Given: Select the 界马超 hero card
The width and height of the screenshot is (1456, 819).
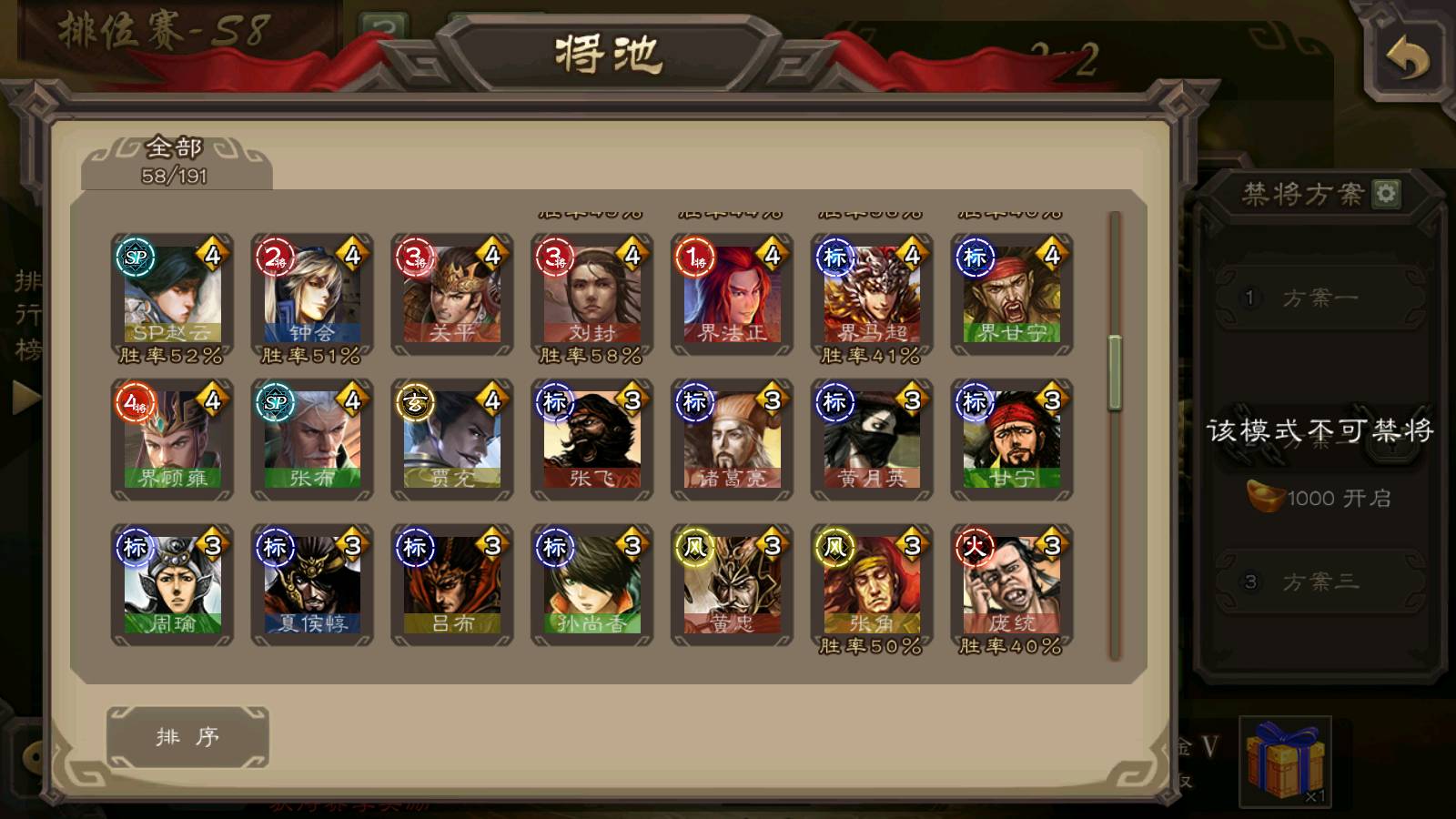Looking at the screenshot, I should [x=872, y=293].
